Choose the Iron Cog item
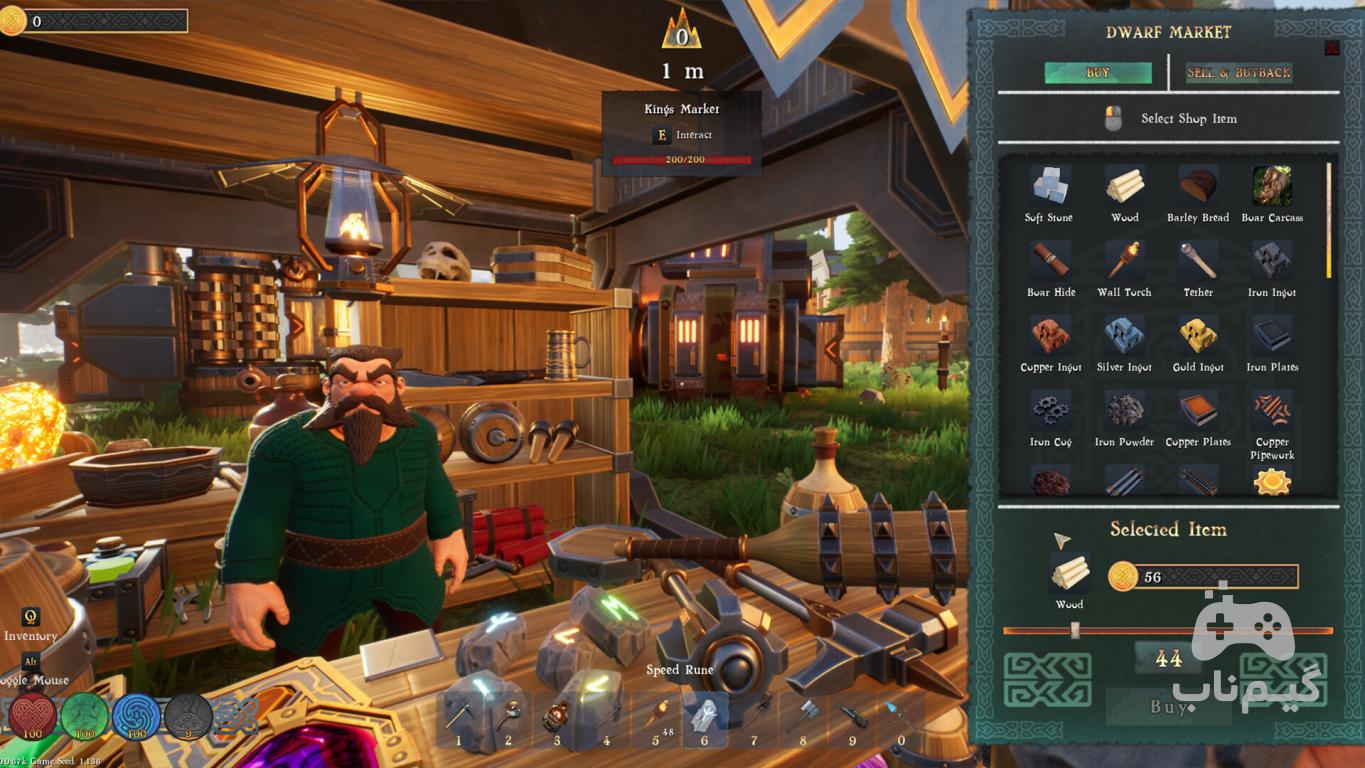Viewport: 1365px width, 768px height. tap(1050, 411)
